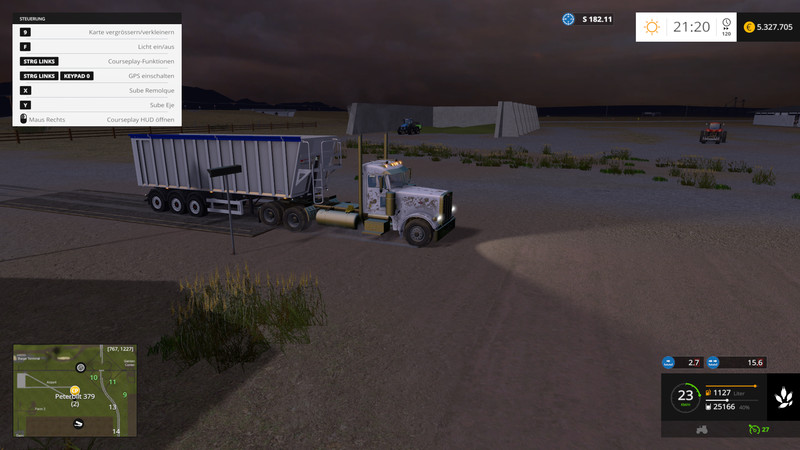Click the orange fuel pump icon
This screenshot has width=800, height=450.
click(x=710, y=393)
